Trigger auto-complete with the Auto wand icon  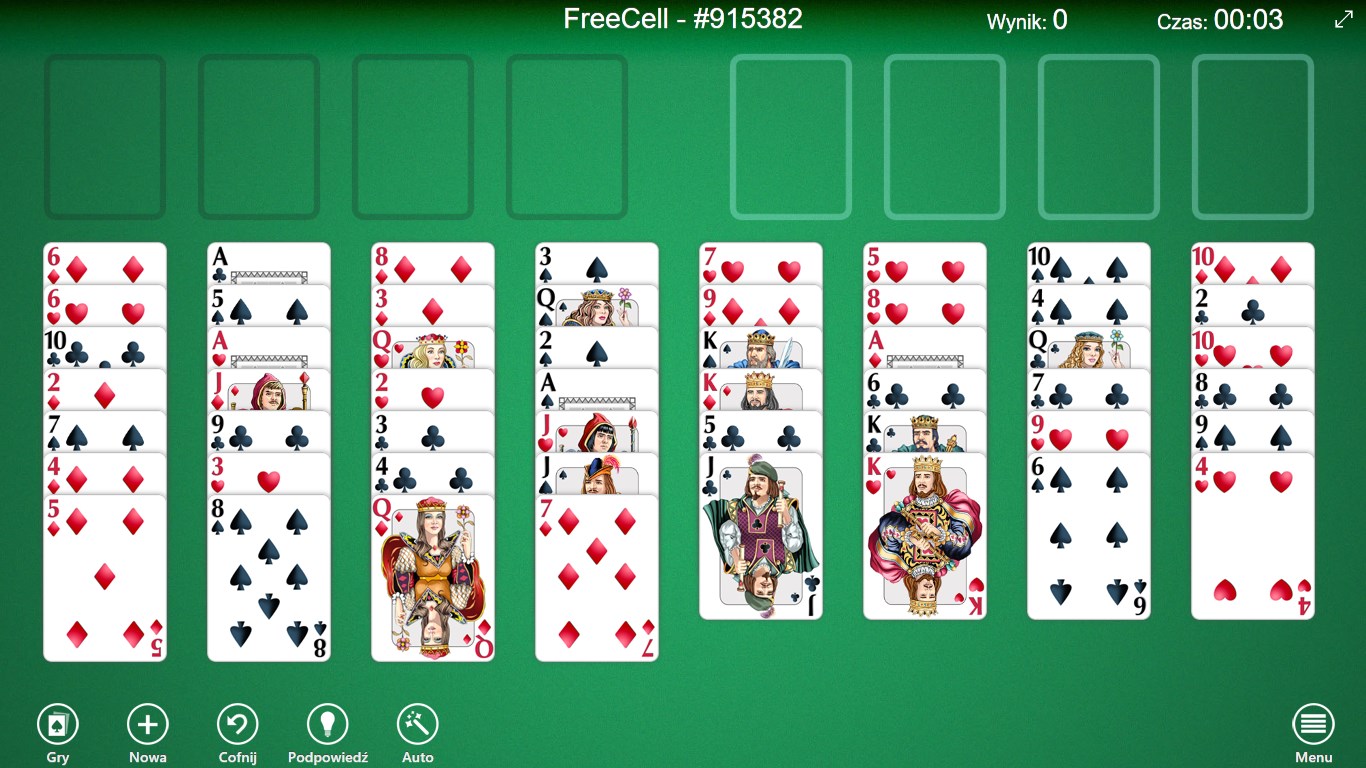pyautogui.click(x=417, y=722)
